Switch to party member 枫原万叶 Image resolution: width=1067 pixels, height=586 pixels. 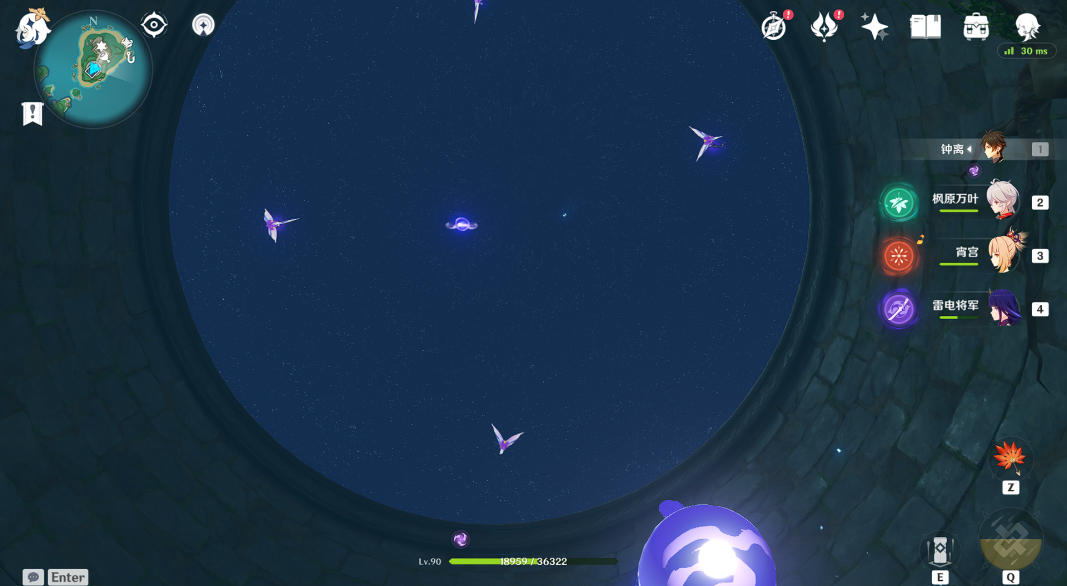tap(1002, 201)
